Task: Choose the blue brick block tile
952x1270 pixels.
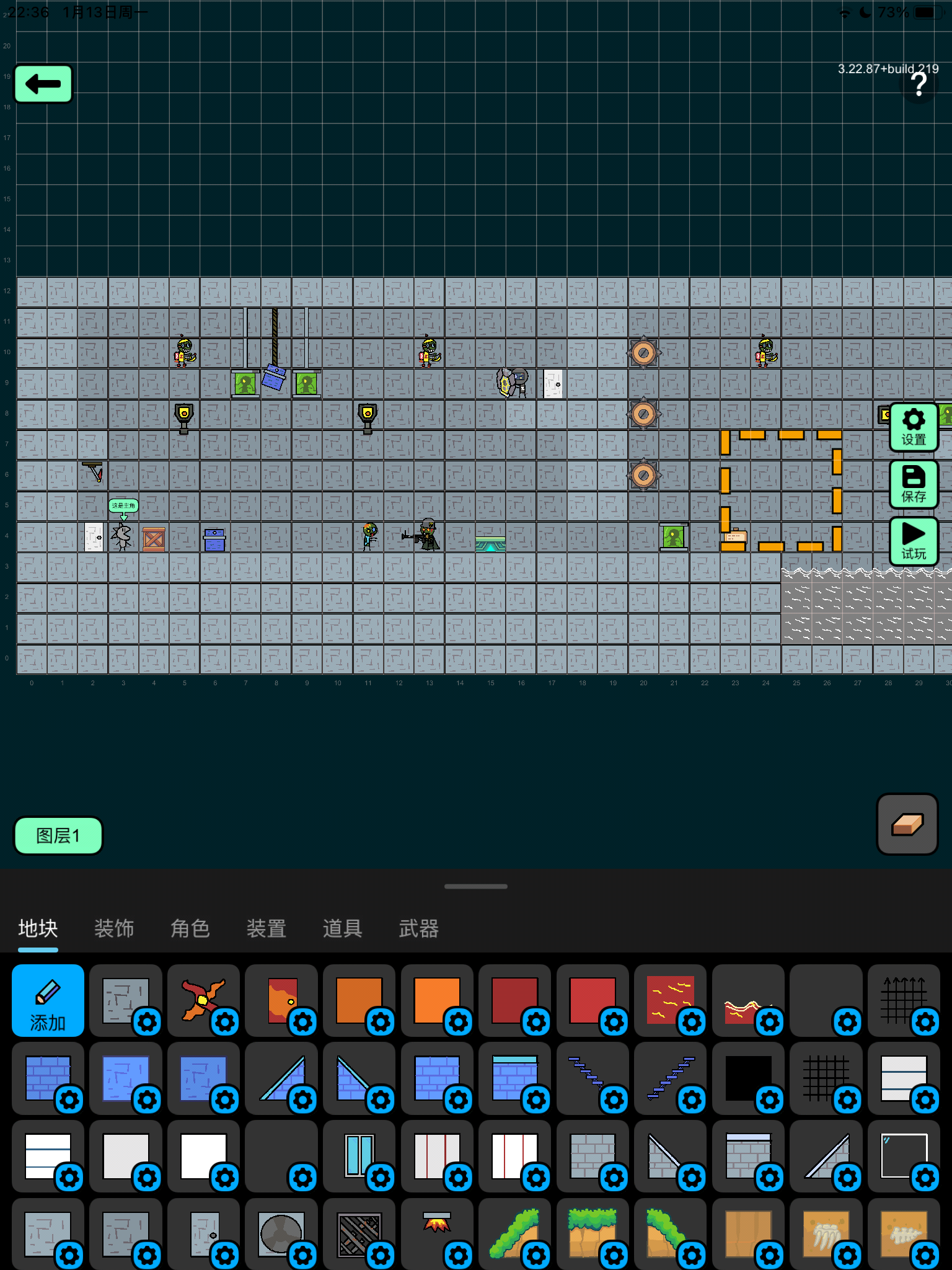Action: (x=47, y=1078)
